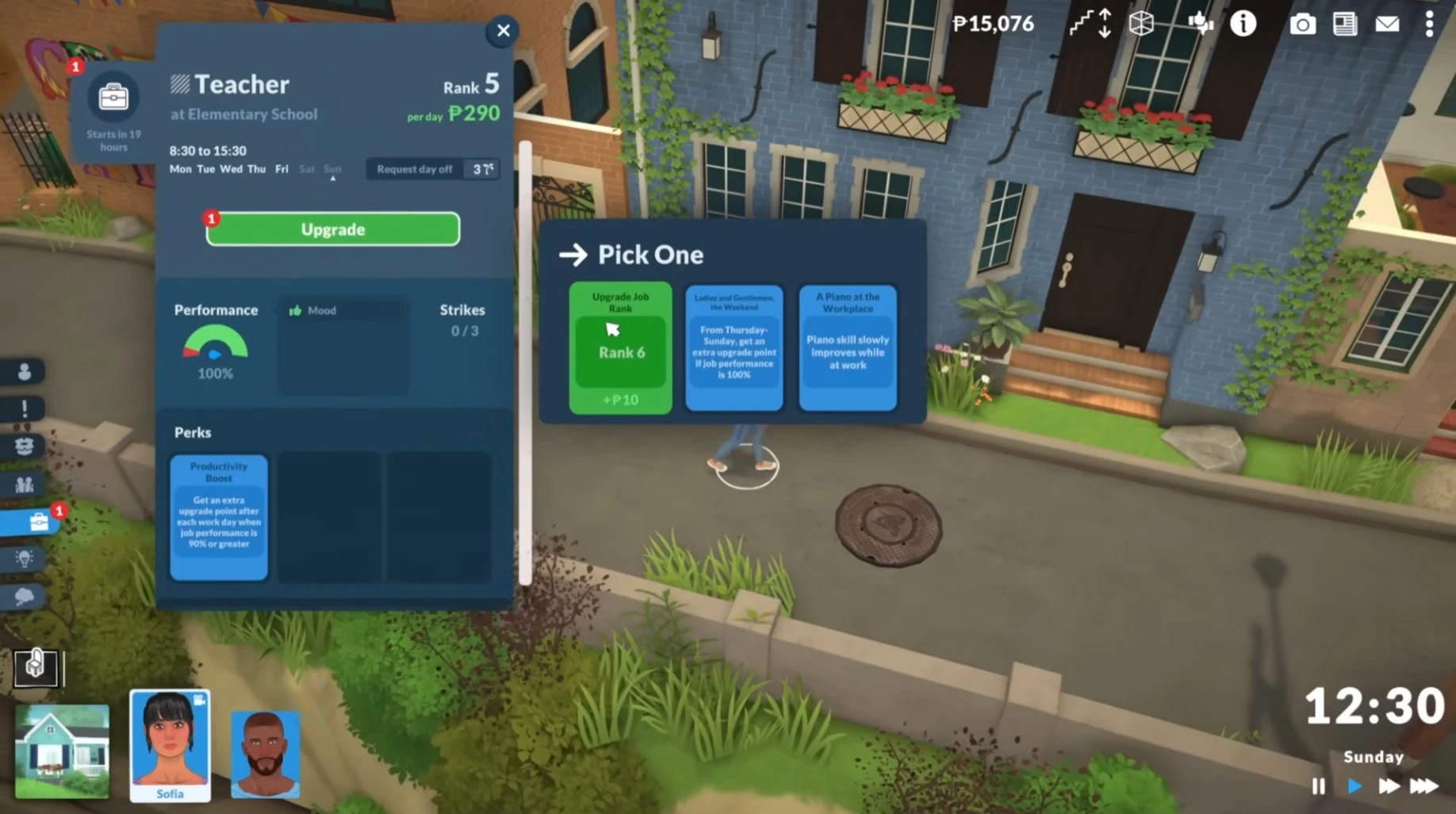Open the camera photo mode
1456x814 pixels.
1302,25
